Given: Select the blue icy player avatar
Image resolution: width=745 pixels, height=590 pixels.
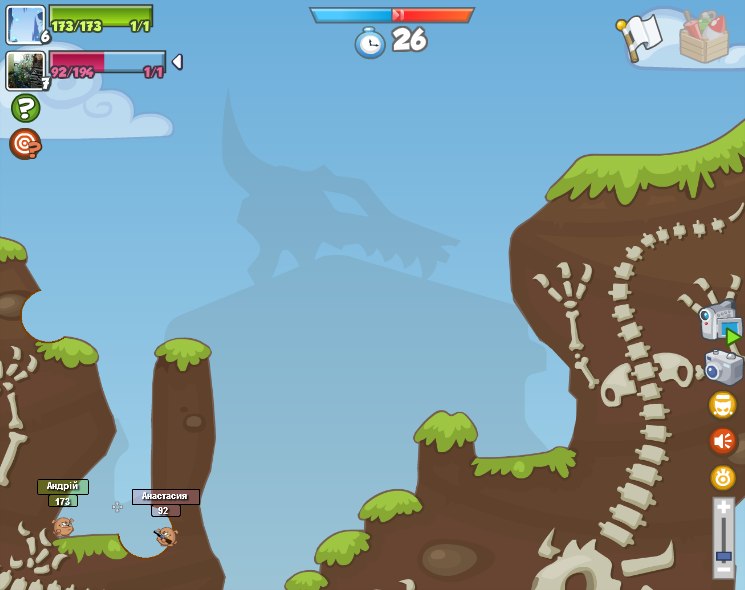Looking at the screenshot, I should point(25,24).
